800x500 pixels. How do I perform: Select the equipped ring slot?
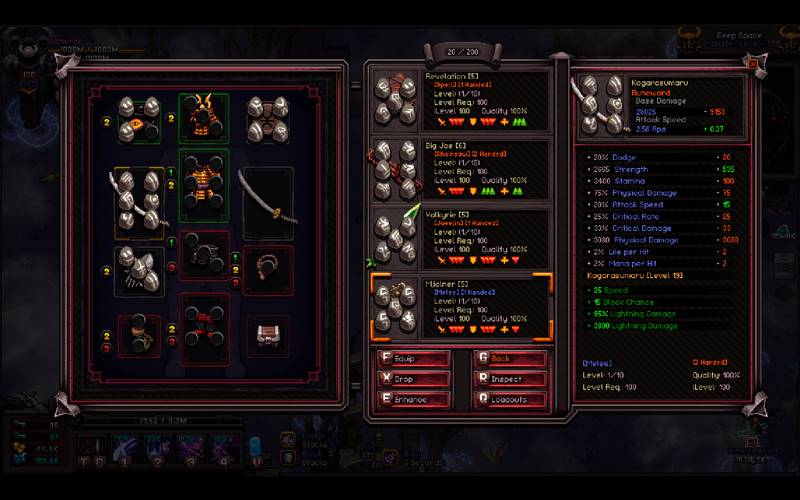[267, 269]
